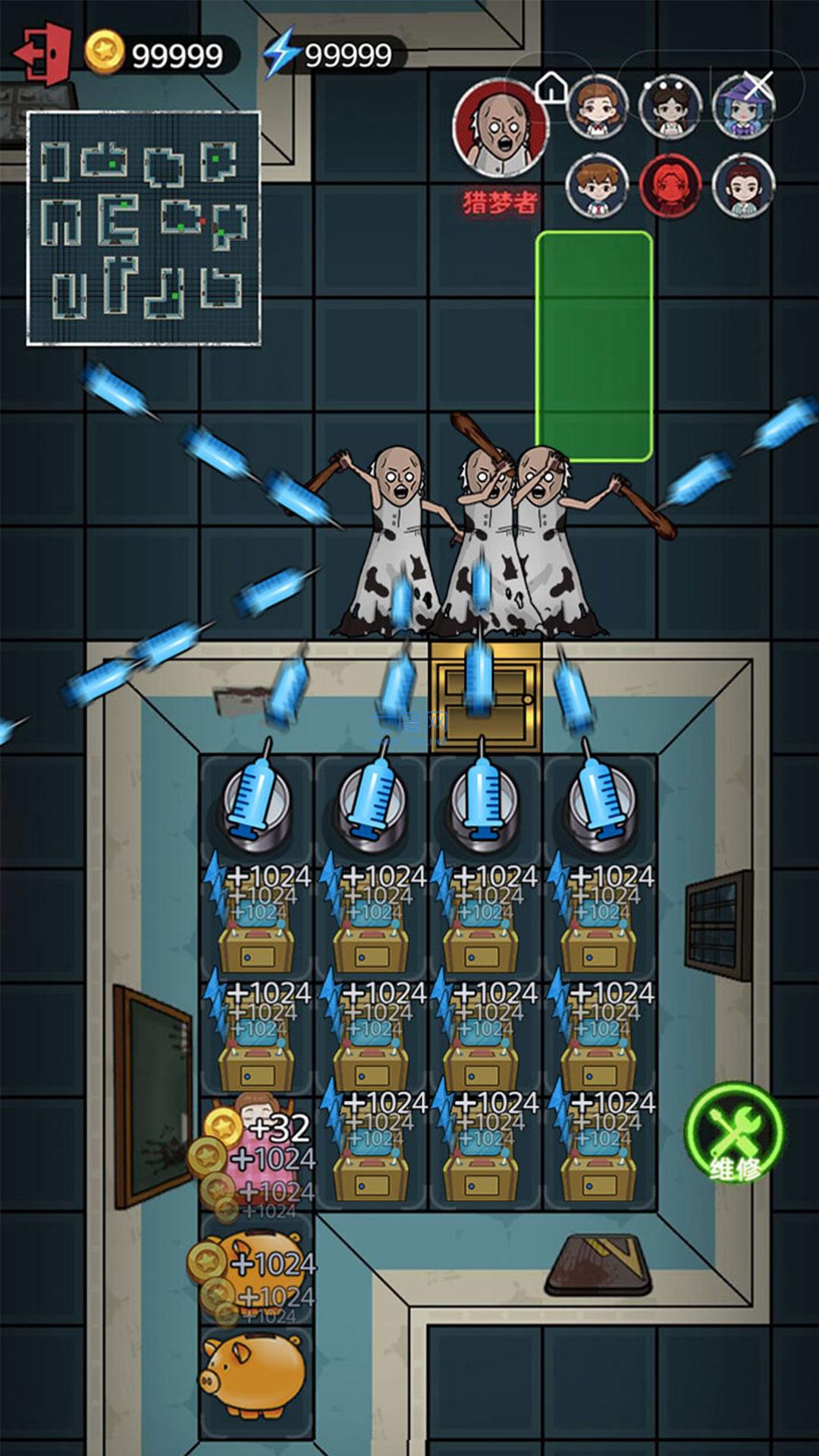The height and width of the screenshot is (1456, 819).
Task: Select the brown-haired schoolboy portrait
Action: (x=598, y=186)
